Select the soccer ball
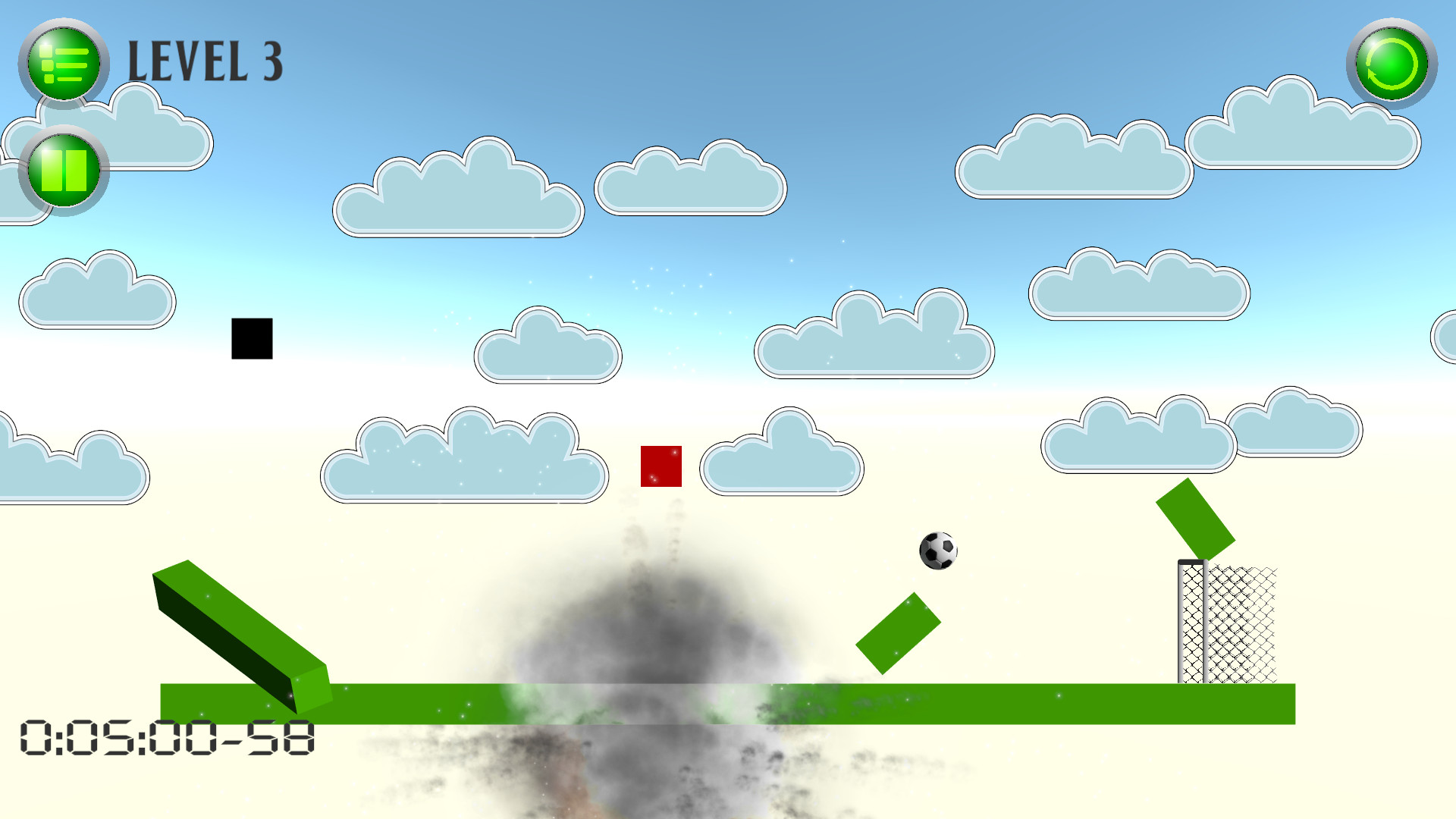The height and width of the screenshot is (819, 1456). click(x=939, y=551)
